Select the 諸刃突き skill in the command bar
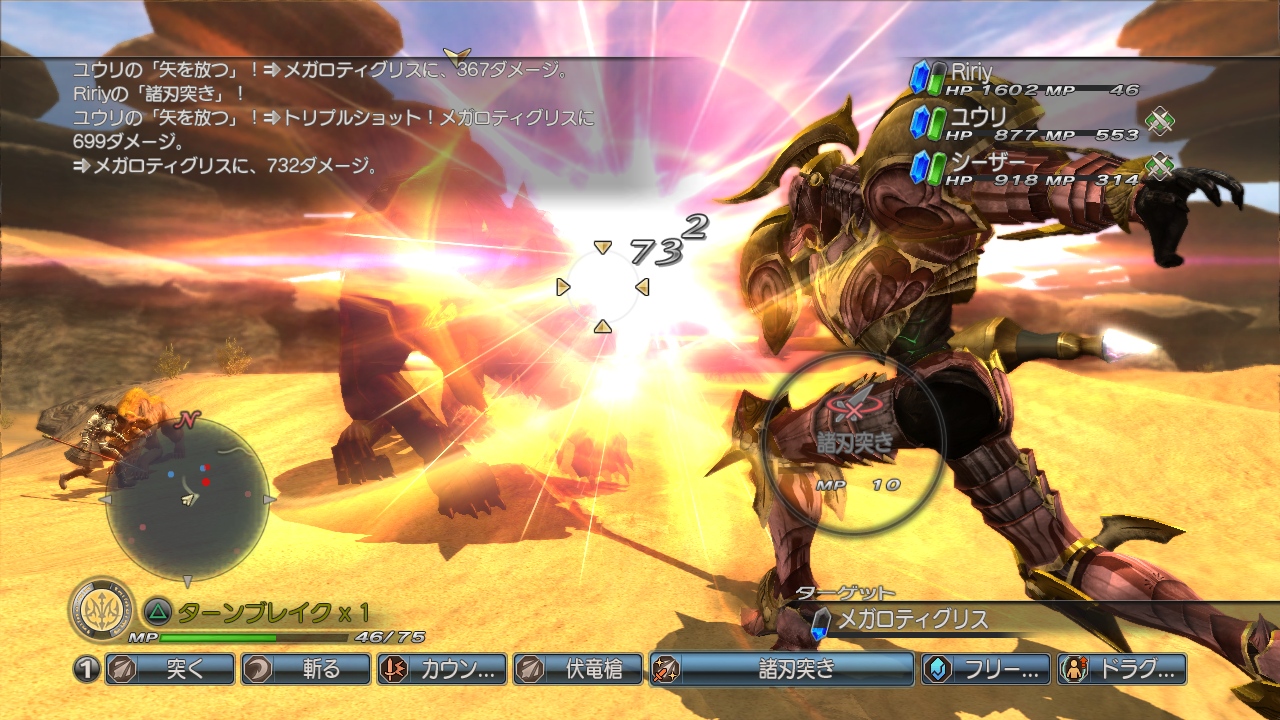Viewport: 1280px width, 720px height. pyautogui.click(x=781, y=669)
